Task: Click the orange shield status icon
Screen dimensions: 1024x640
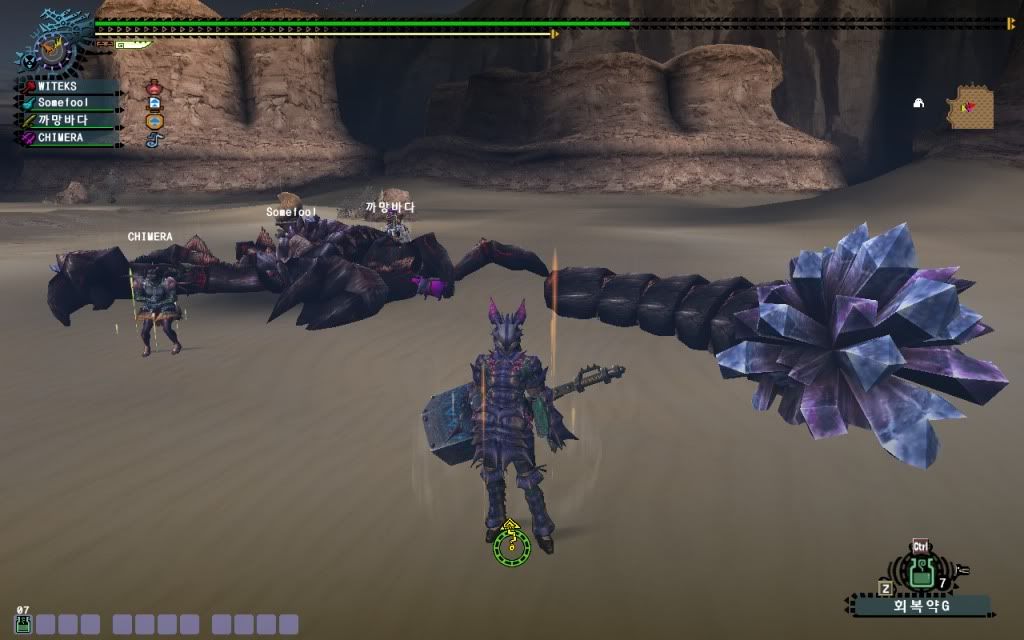Action: [154, 121]
